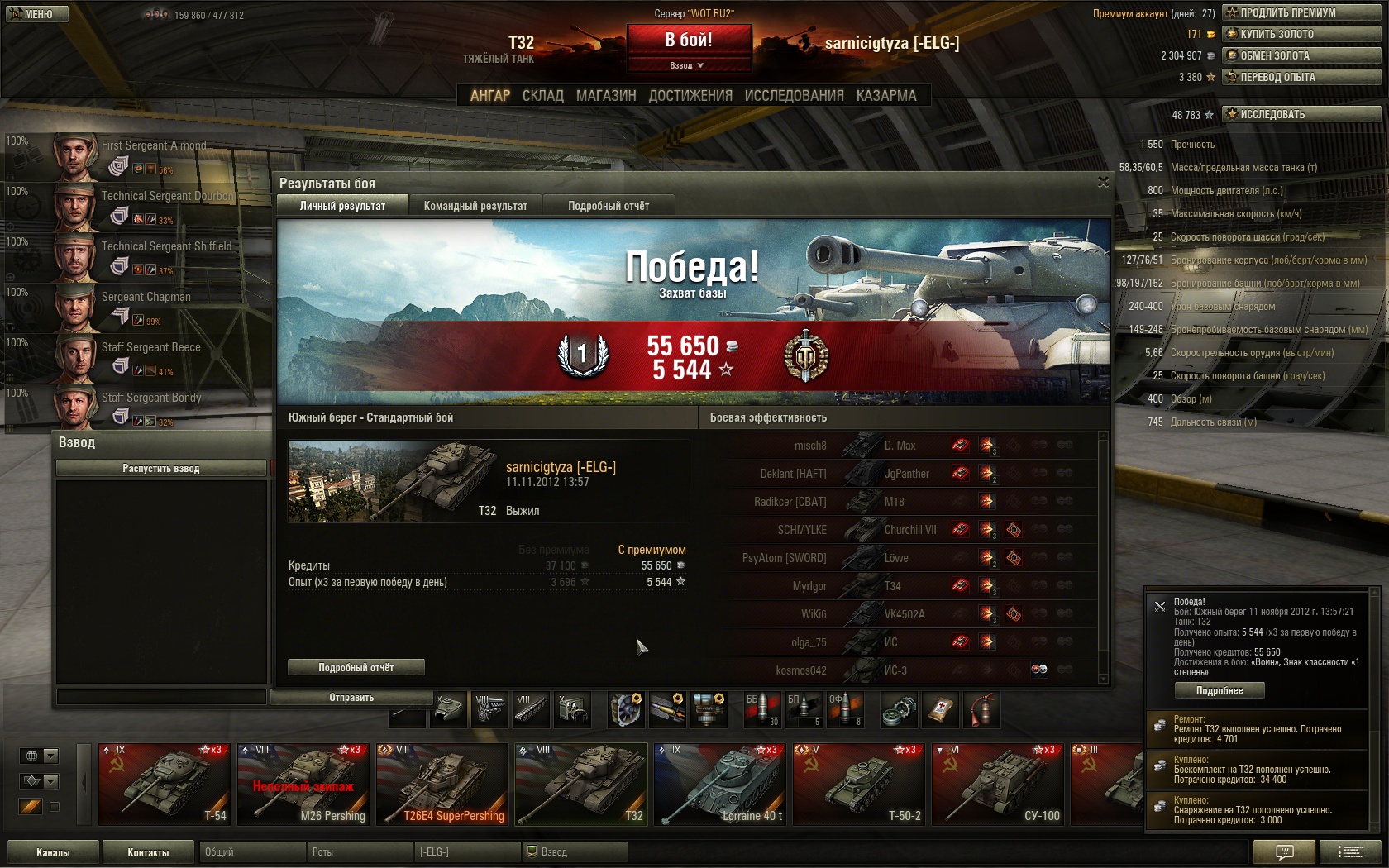Show the ДОСТИЖЕНИЯ section
Image resolution: width=1389 pixels, height=868 pixels.
click(x=690, y=96)
